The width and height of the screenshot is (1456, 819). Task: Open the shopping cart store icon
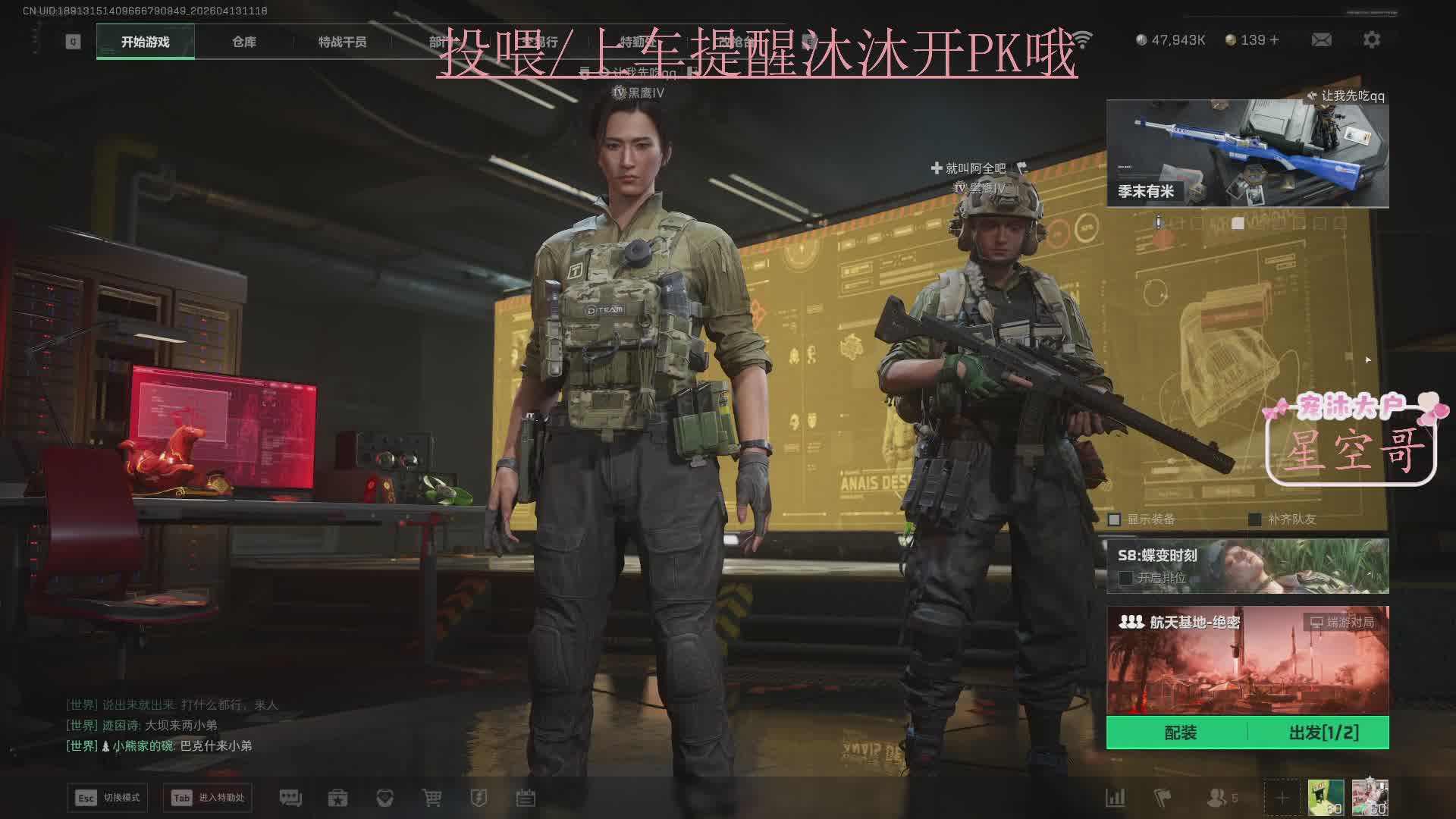431,798
